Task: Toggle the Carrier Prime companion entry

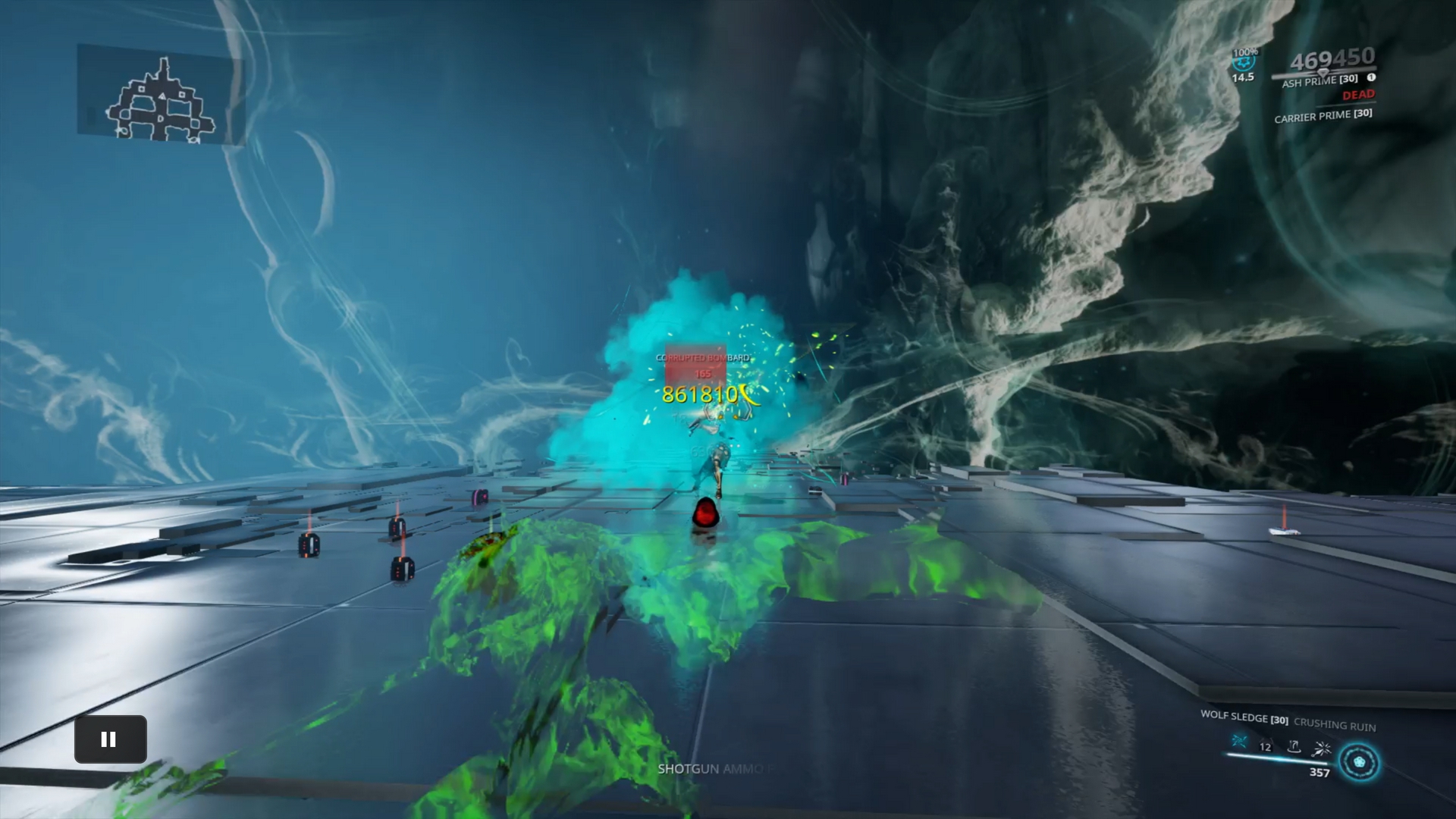Action: tap(1323, 117)
